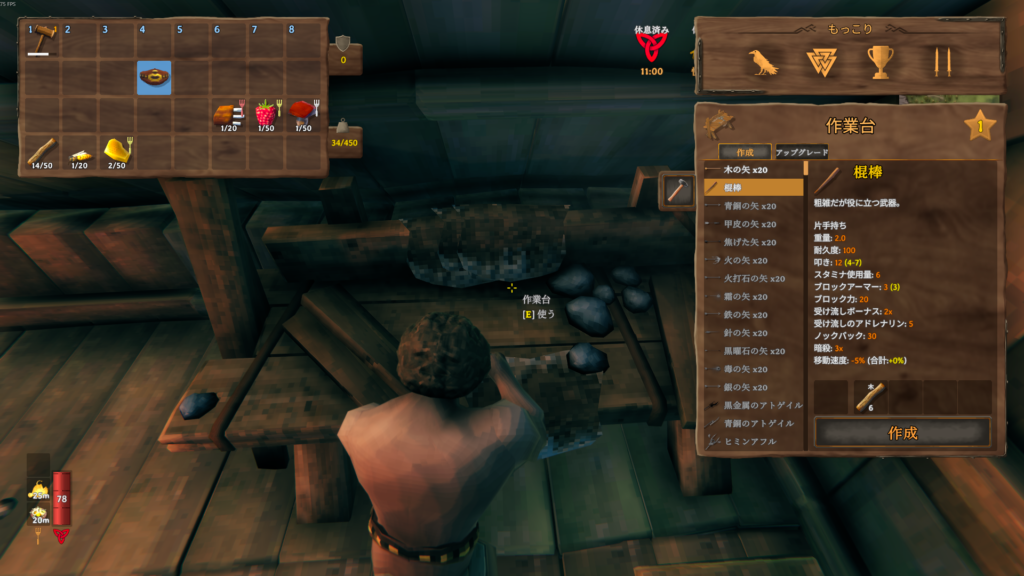This screenshot has height=576, width=1024.
Task: Select the raspberries inventory slot
Action: (x=265, y=114)
